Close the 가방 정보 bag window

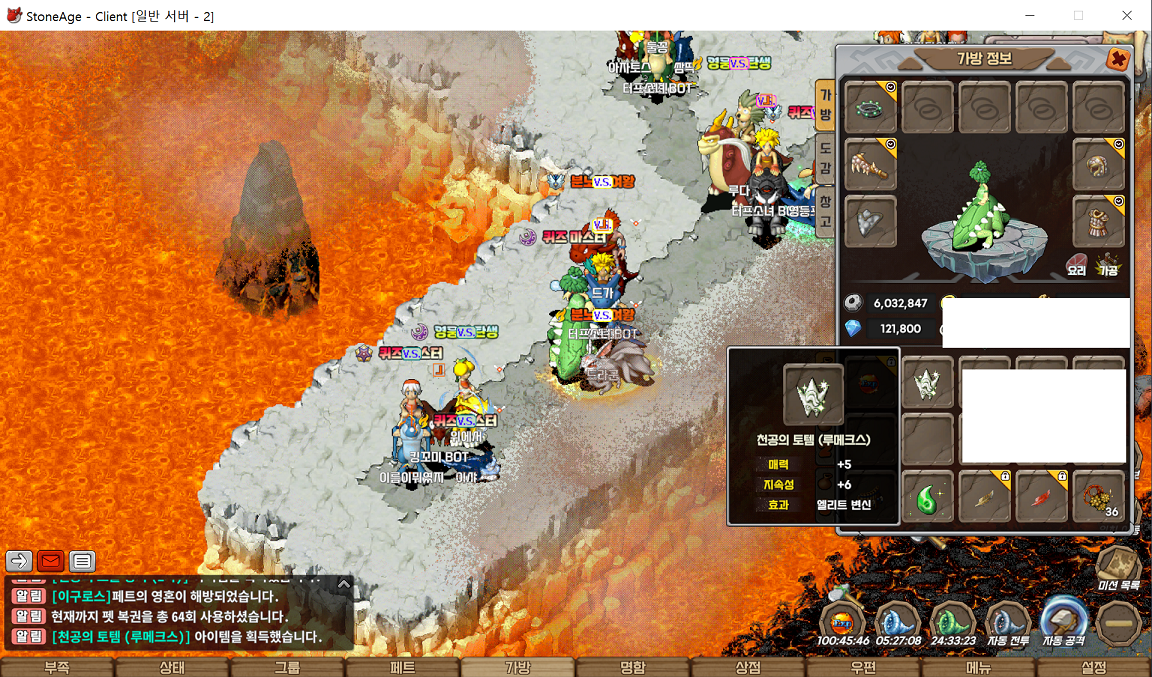coord(1117,59)
